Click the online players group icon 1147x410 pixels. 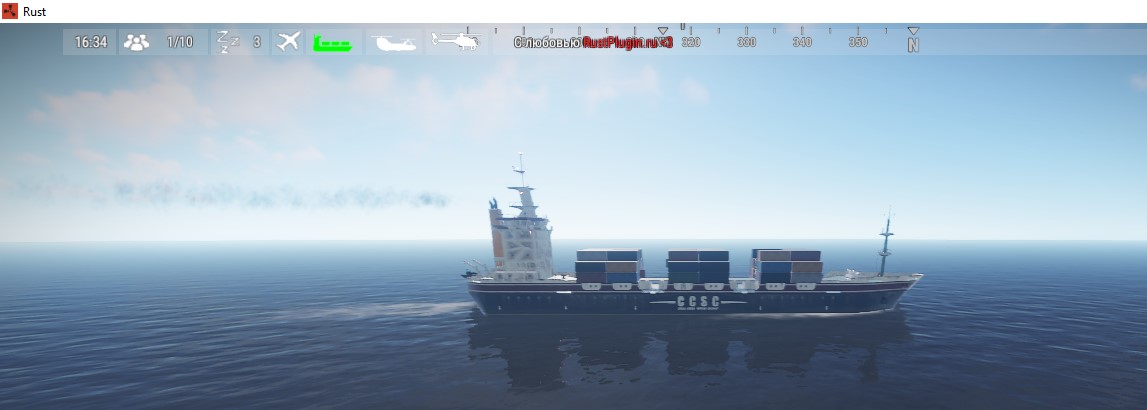click(x=136, y=42)
